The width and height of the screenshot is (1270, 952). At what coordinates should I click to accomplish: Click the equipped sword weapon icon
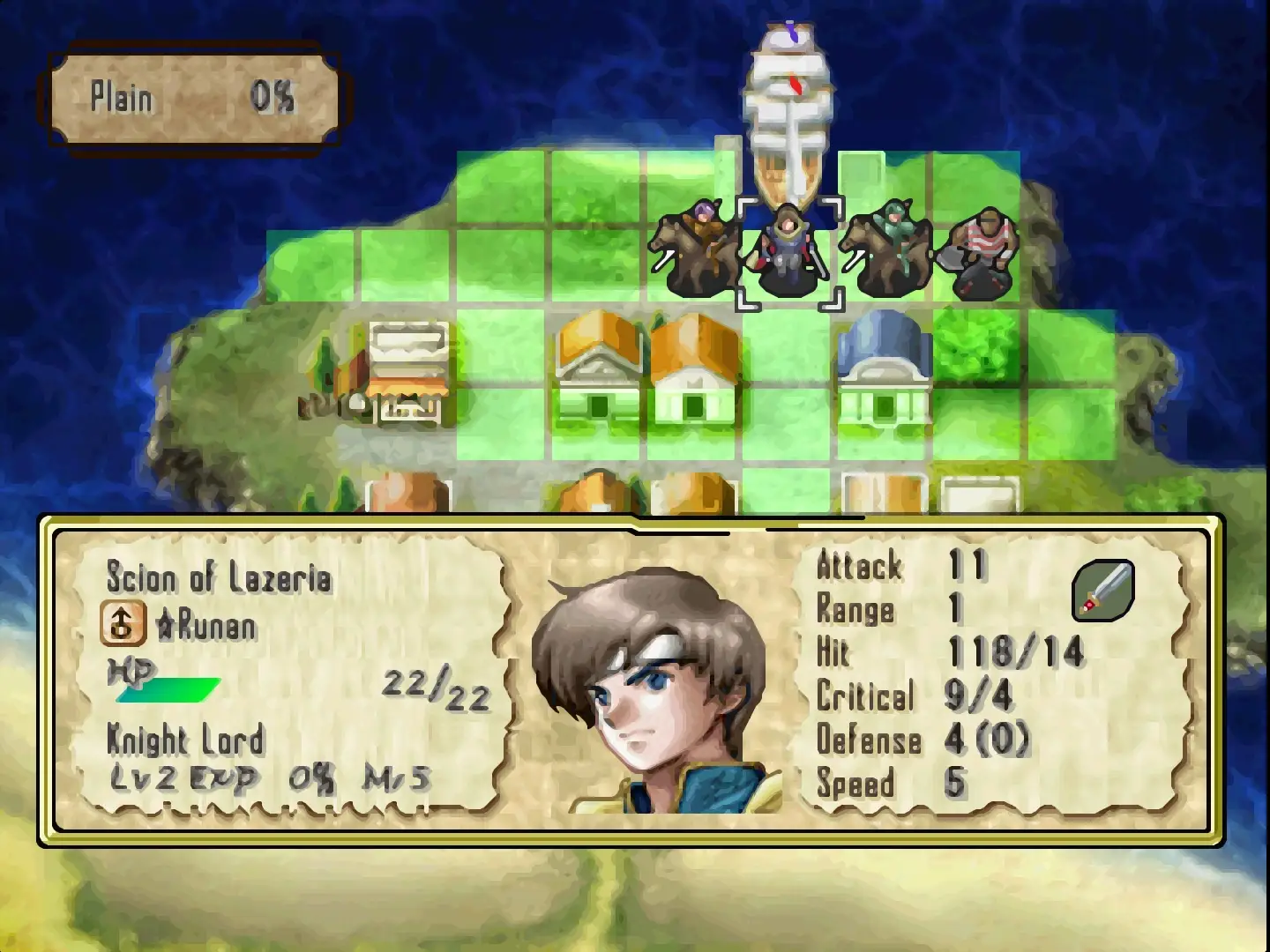(1103, 590)
